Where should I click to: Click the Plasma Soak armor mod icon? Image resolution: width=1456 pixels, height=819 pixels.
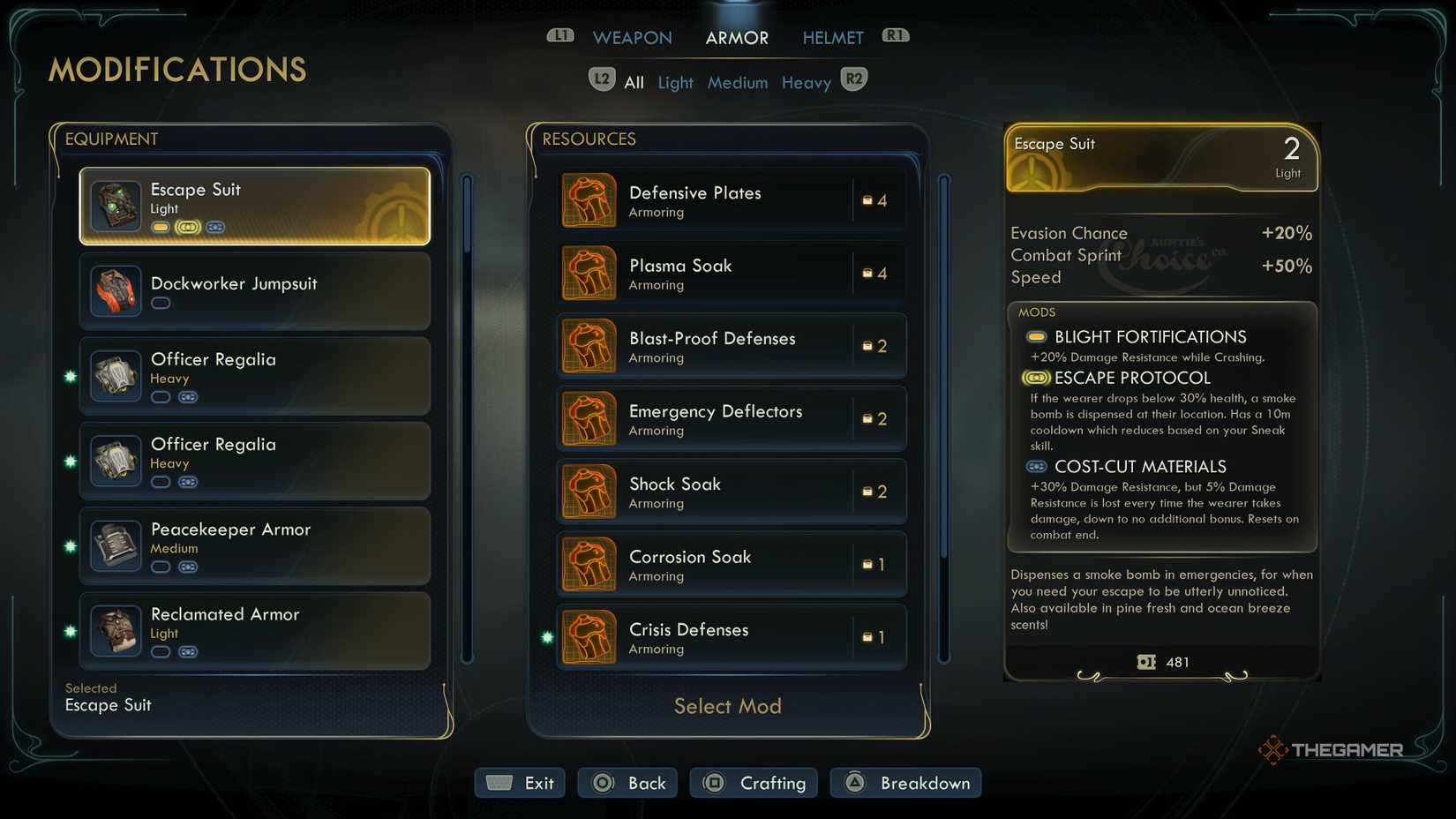coord(589,273)
